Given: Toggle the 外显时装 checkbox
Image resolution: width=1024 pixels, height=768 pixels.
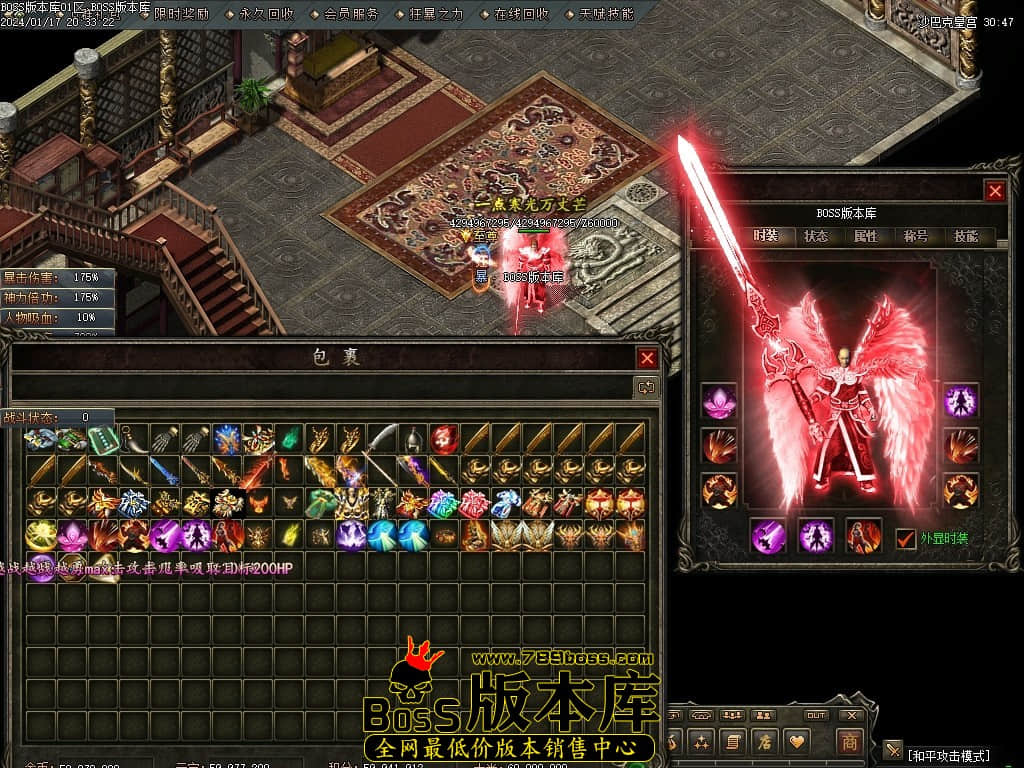Looking at the screenshot, I should [x=905, y=538].
